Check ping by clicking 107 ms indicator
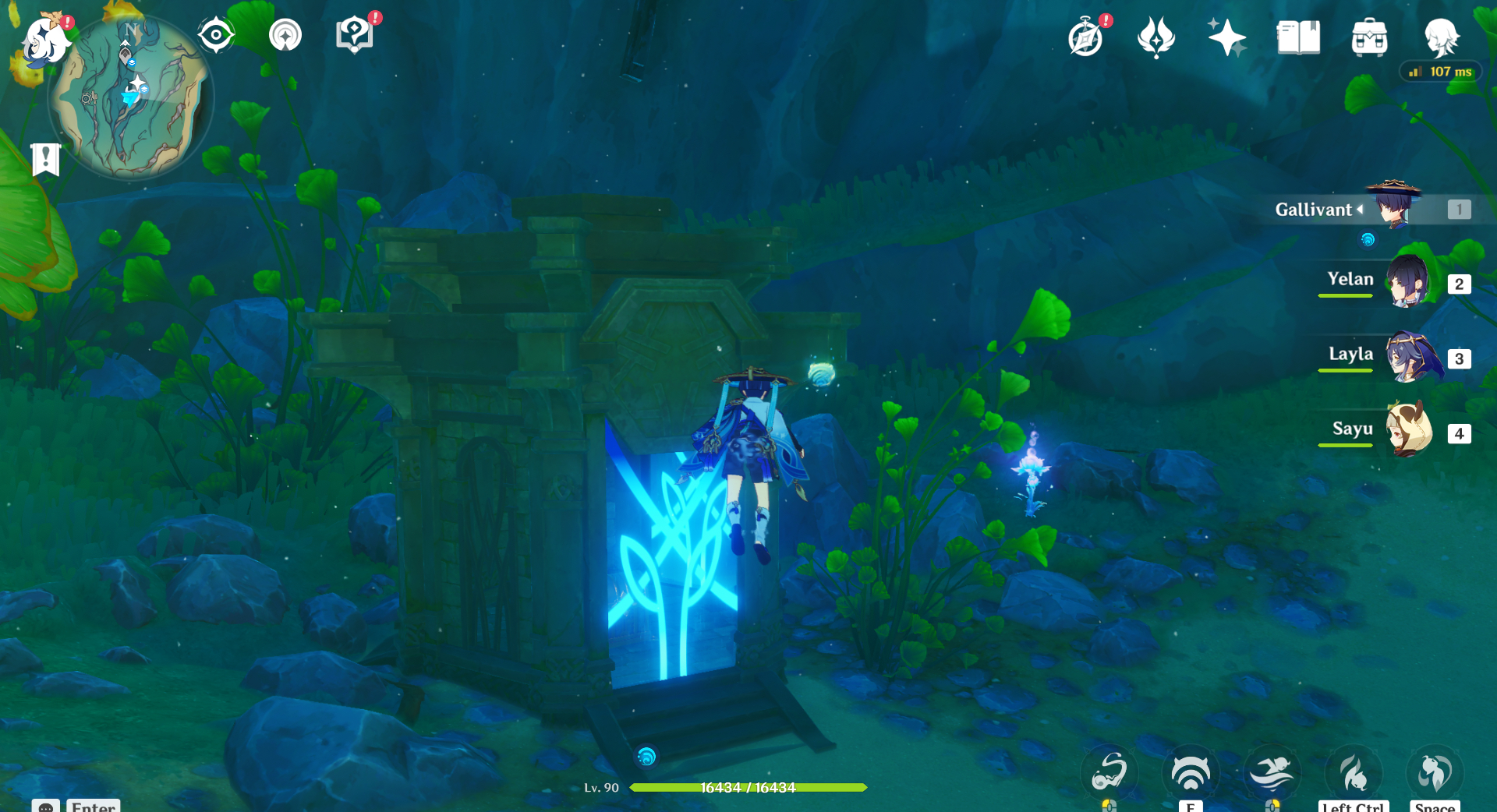Image resolution: width=1497 pixels, height=812 pixels. tap(1440, 71)
